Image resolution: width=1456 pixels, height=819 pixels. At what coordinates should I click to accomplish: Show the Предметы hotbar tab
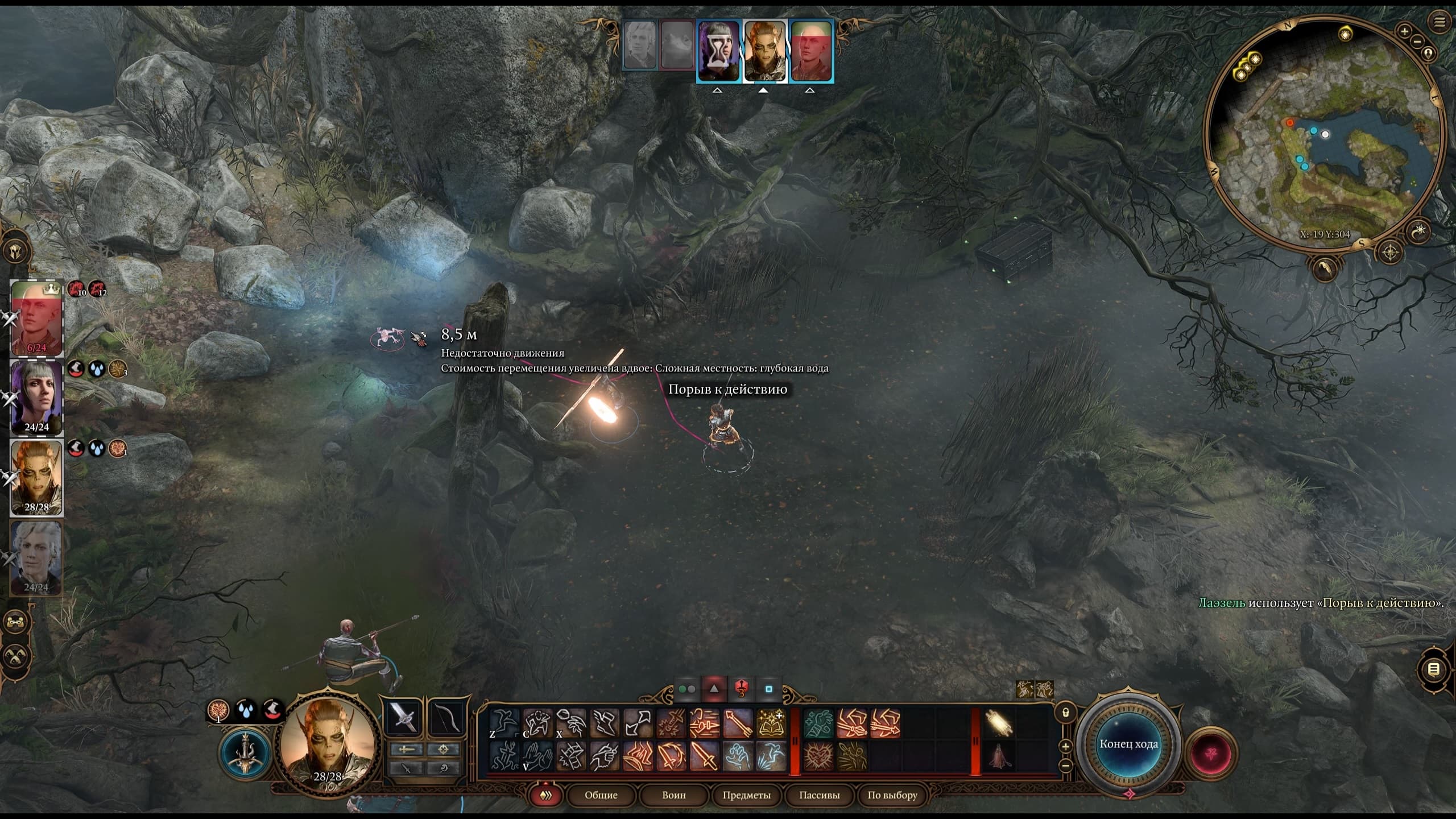[x=746, y=795]
